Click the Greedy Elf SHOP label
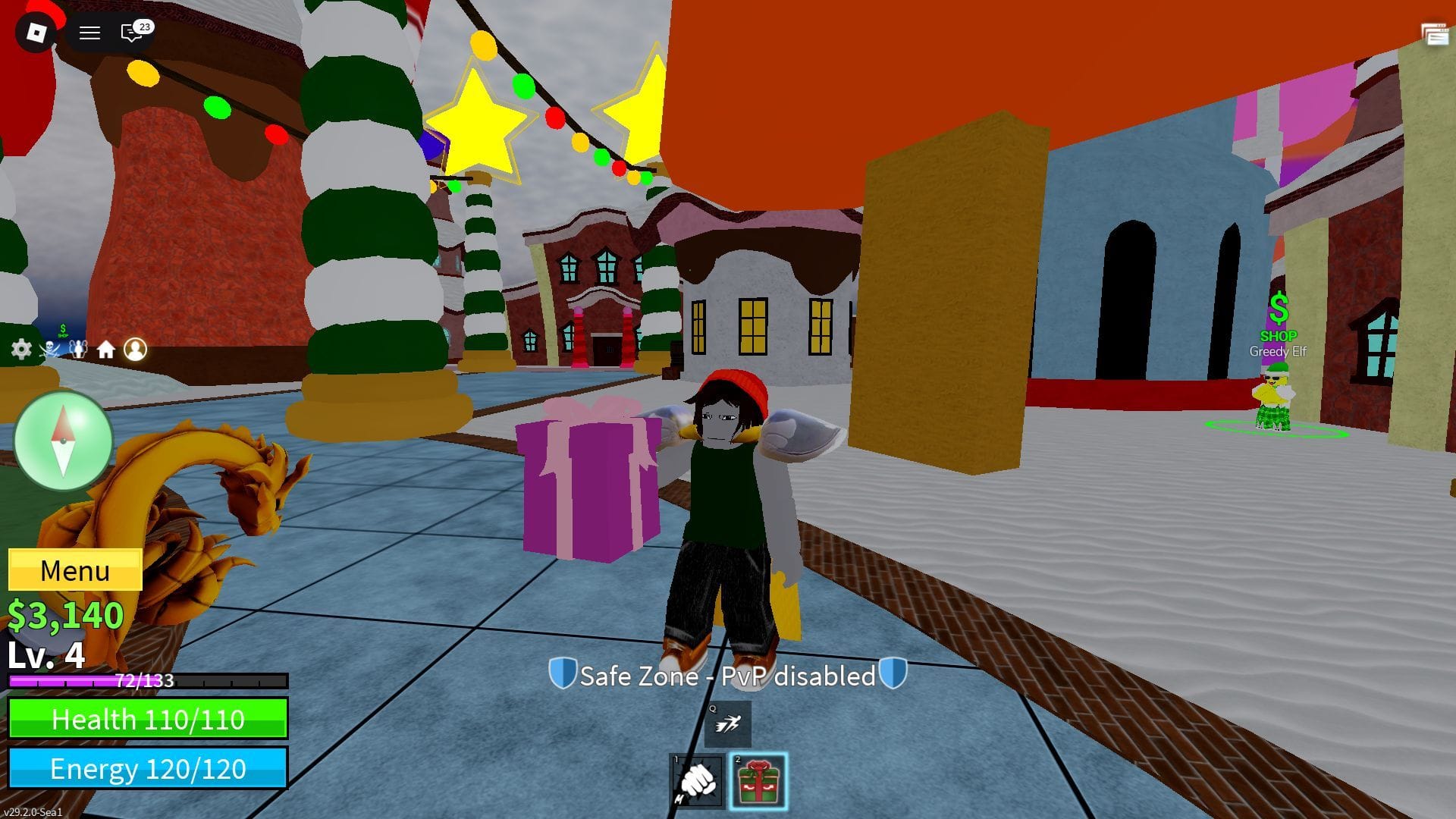 tap(1281, 334)
